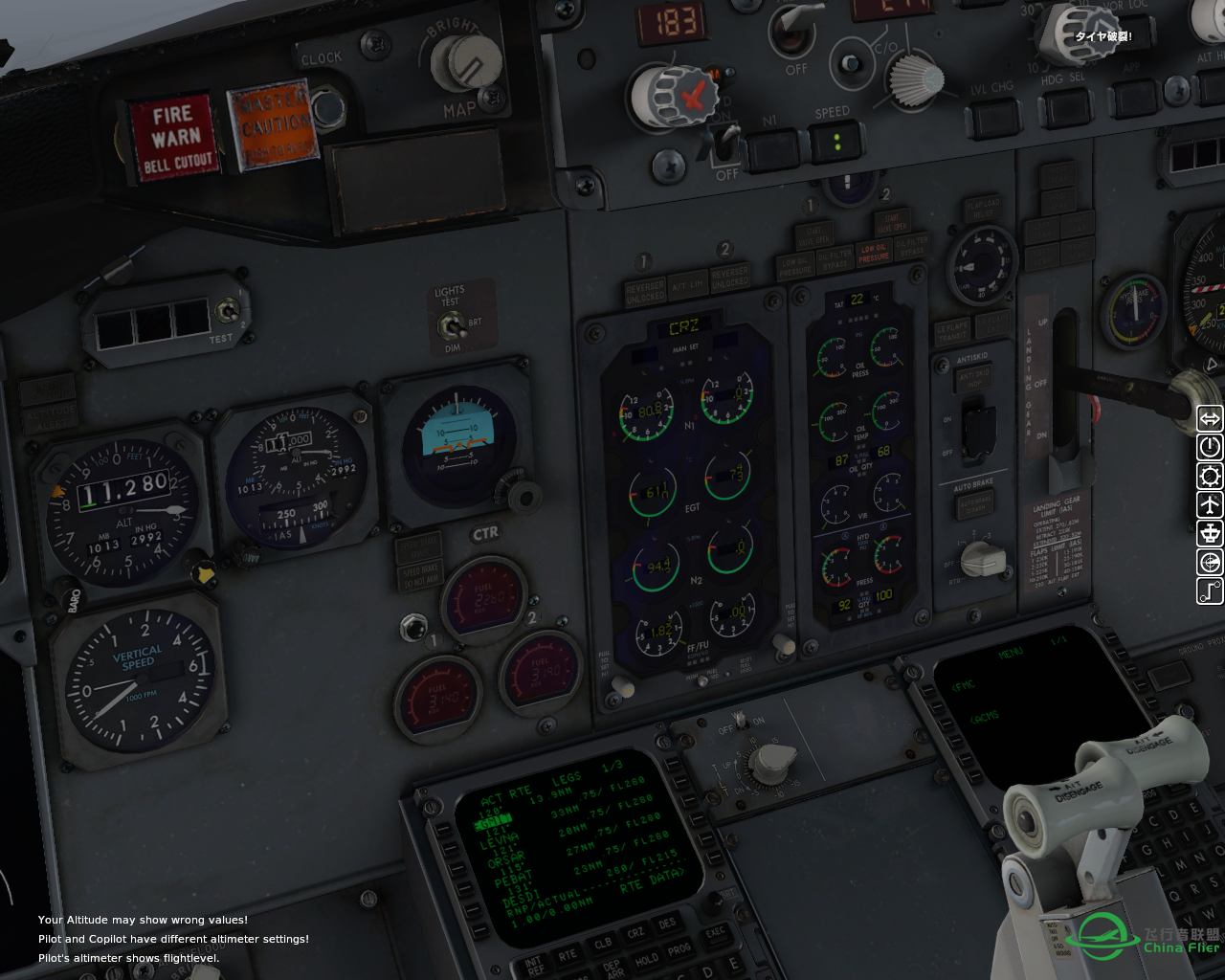Select the airplane toolbar icon
The width and height of the screenshot is (1225, 980).
1211,504
